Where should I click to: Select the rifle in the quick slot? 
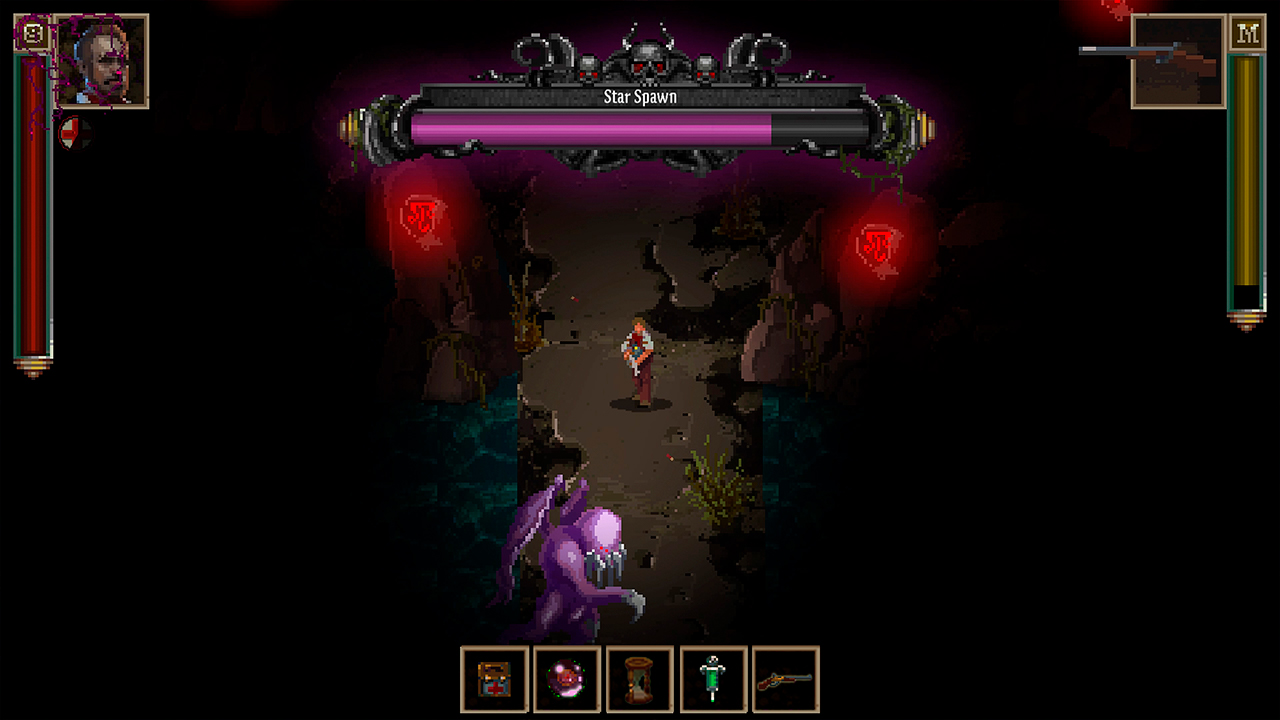tap(786, 681)
